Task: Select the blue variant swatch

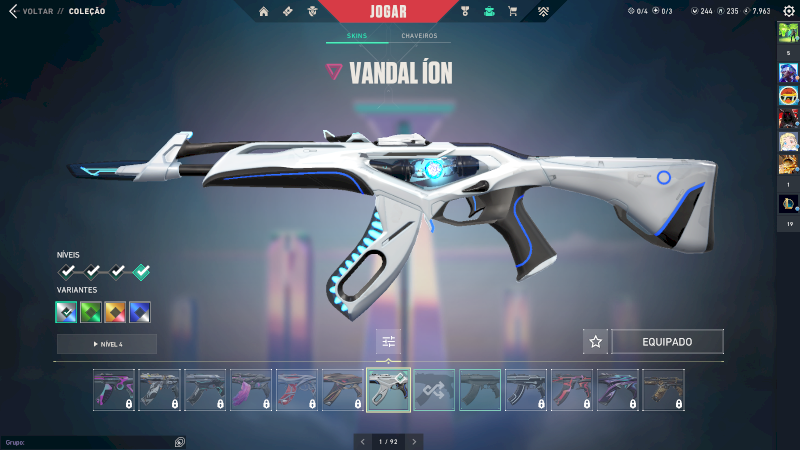Action: [x=140, y=312]
